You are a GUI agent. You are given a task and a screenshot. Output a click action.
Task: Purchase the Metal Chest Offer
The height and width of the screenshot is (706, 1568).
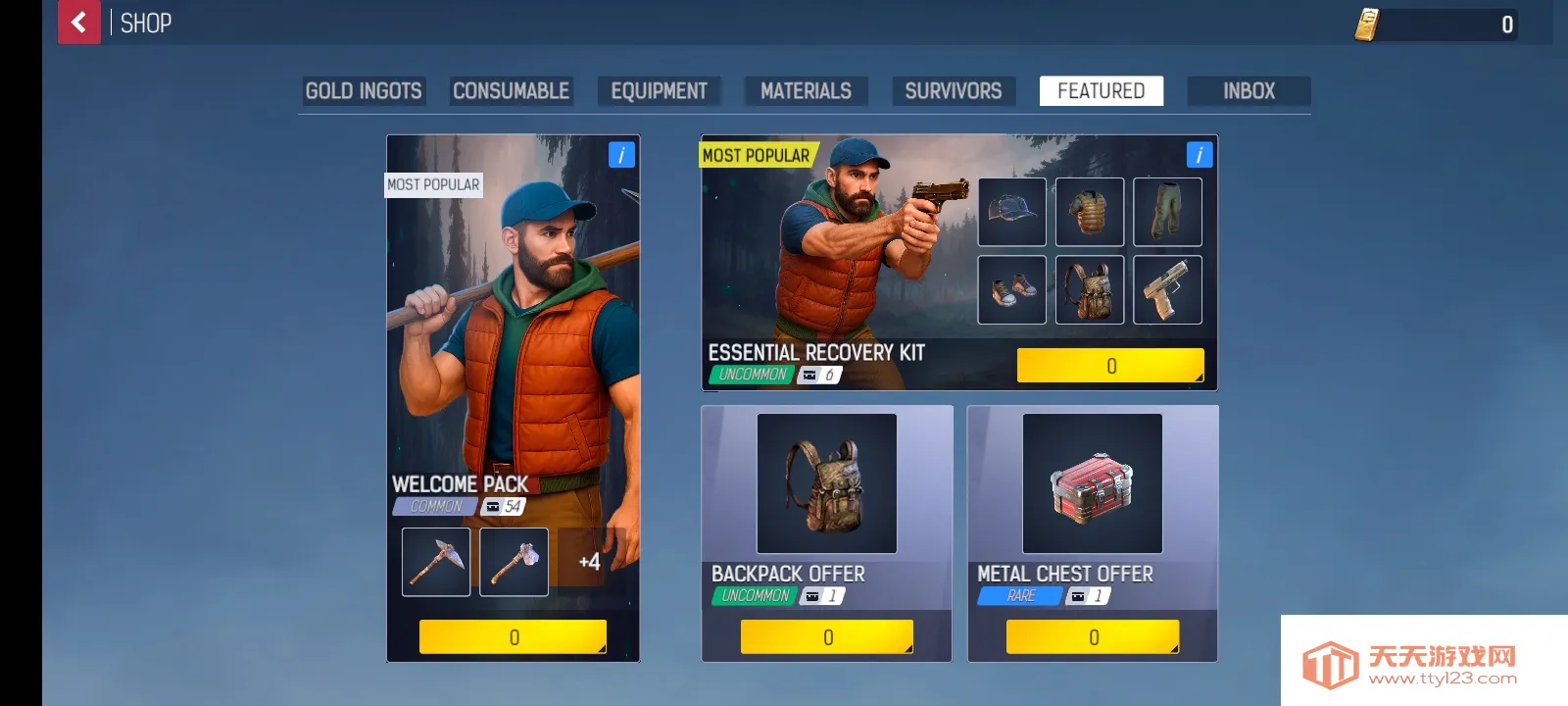click(1093, 637)
